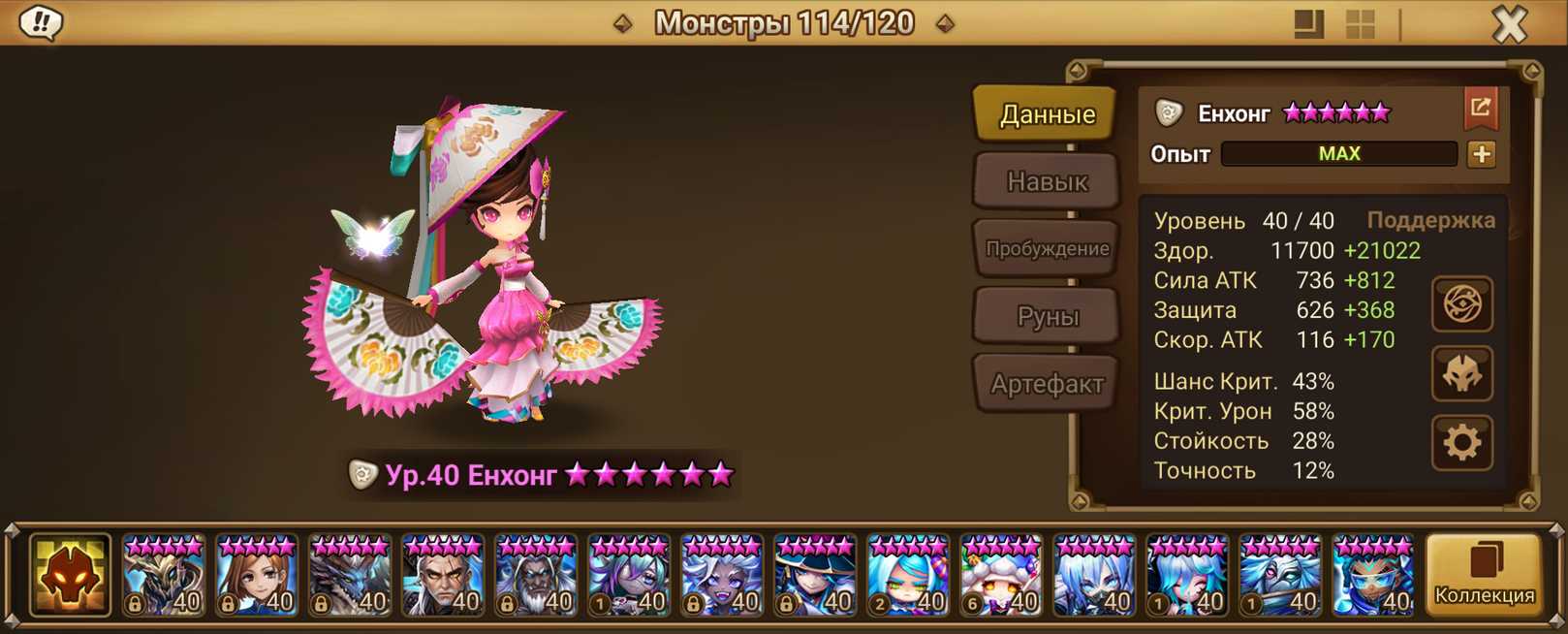Click the monster mask icon by the stats
This screenshot has height=634, width=1568.
coord(1461,374)
